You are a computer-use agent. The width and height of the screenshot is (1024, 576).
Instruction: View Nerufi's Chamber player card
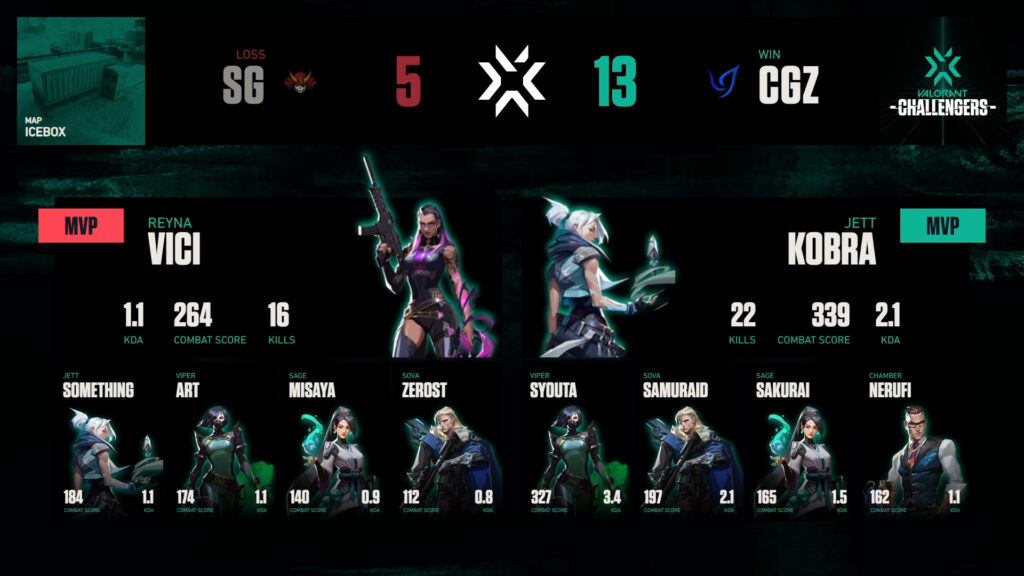(915, 445)
